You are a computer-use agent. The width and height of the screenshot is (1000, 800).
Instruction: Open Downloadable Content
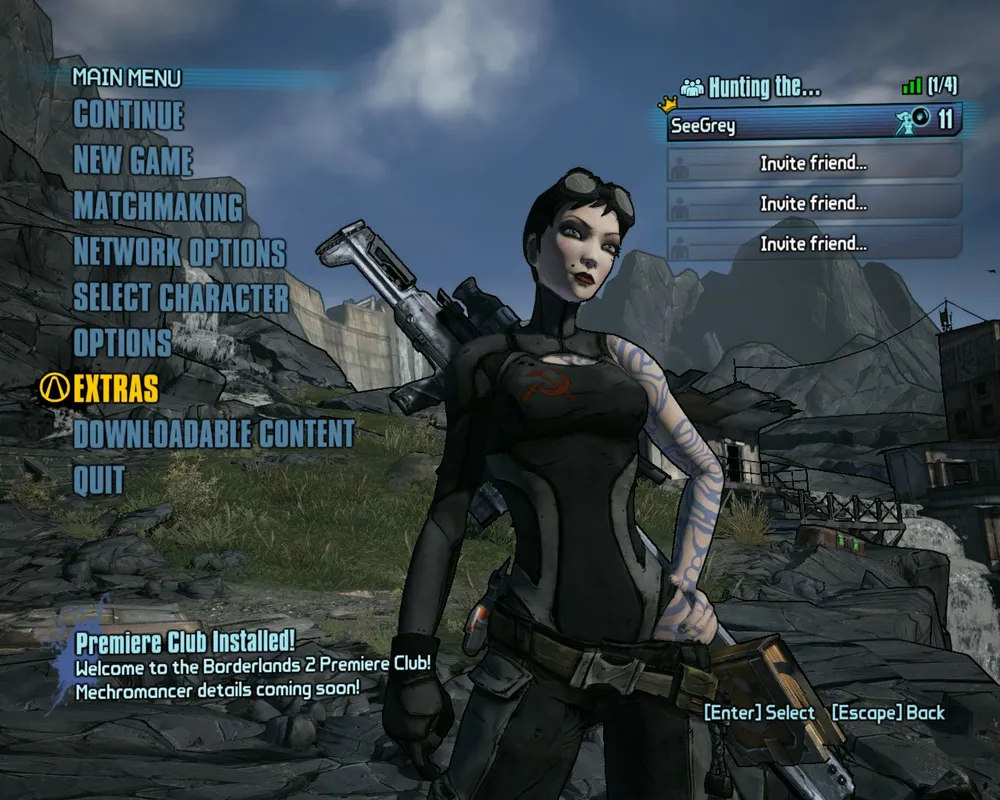coord(213,434)
